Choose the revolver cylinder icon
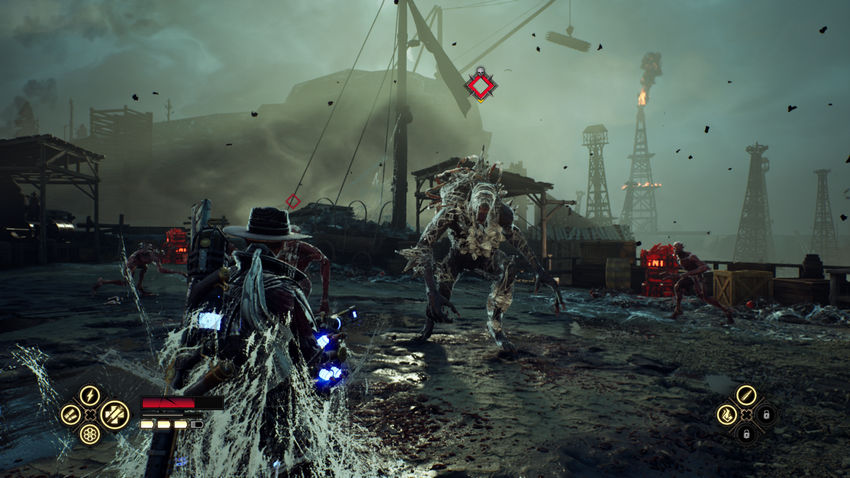This screenshot has width=850, height=478. (90, 434)
